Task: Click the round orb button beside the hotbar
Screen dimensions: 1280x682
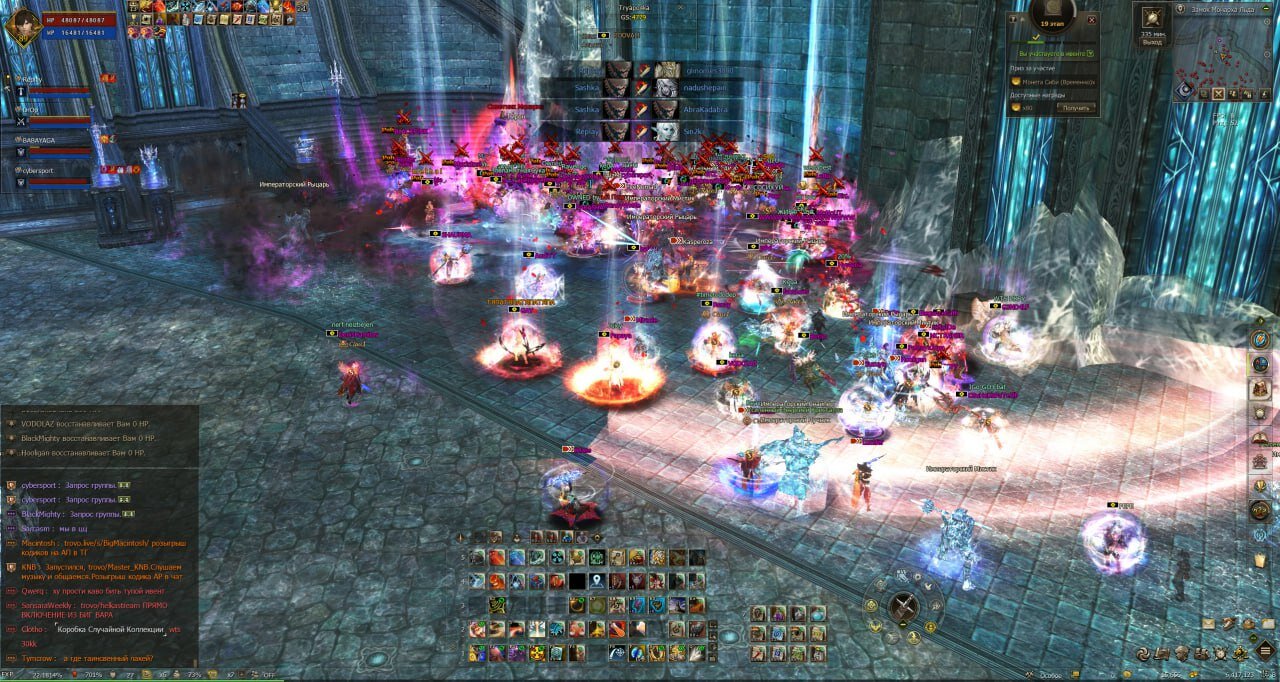Action: click(729, 636)
